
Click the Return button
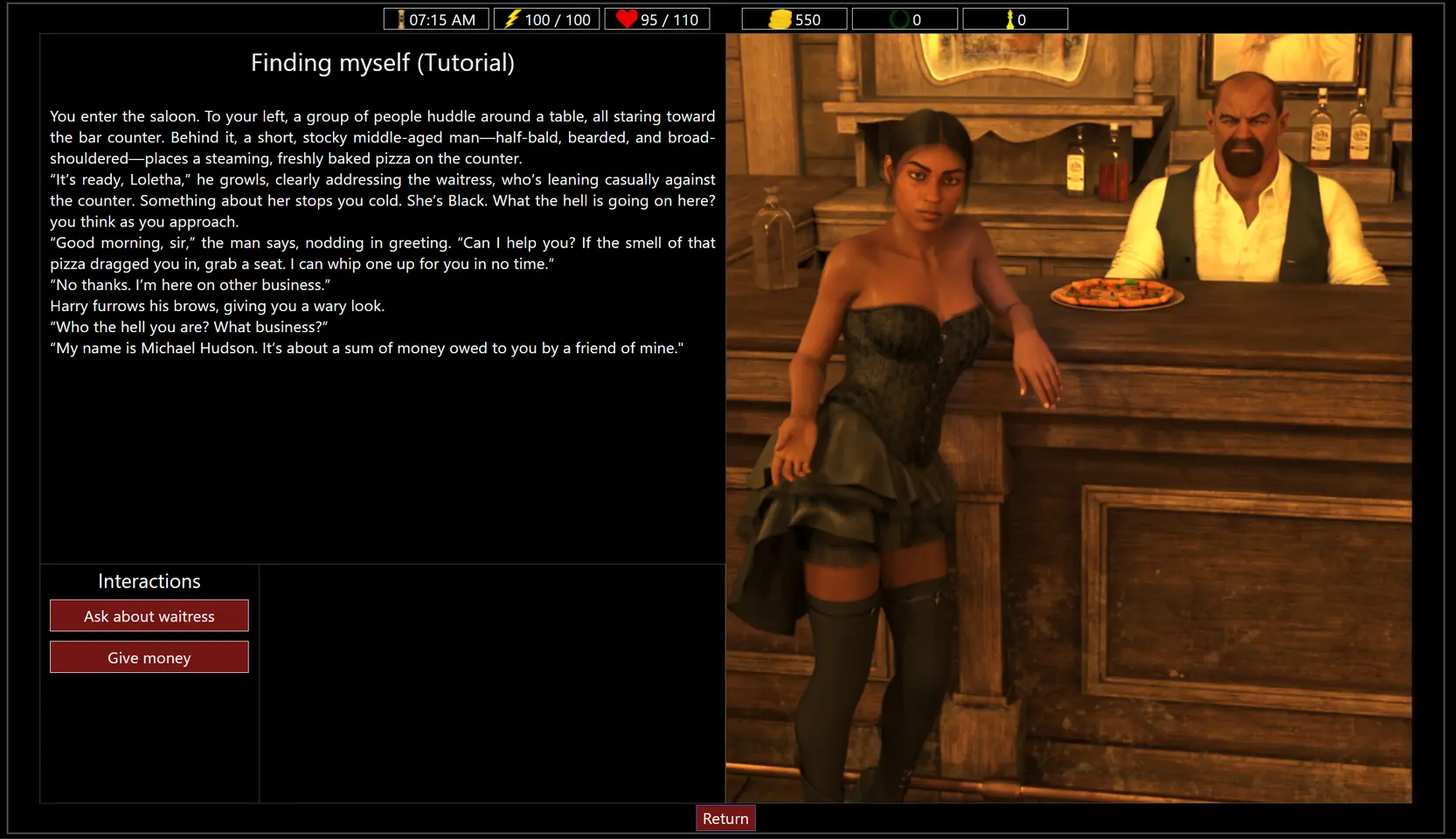[x=725, y=818]
